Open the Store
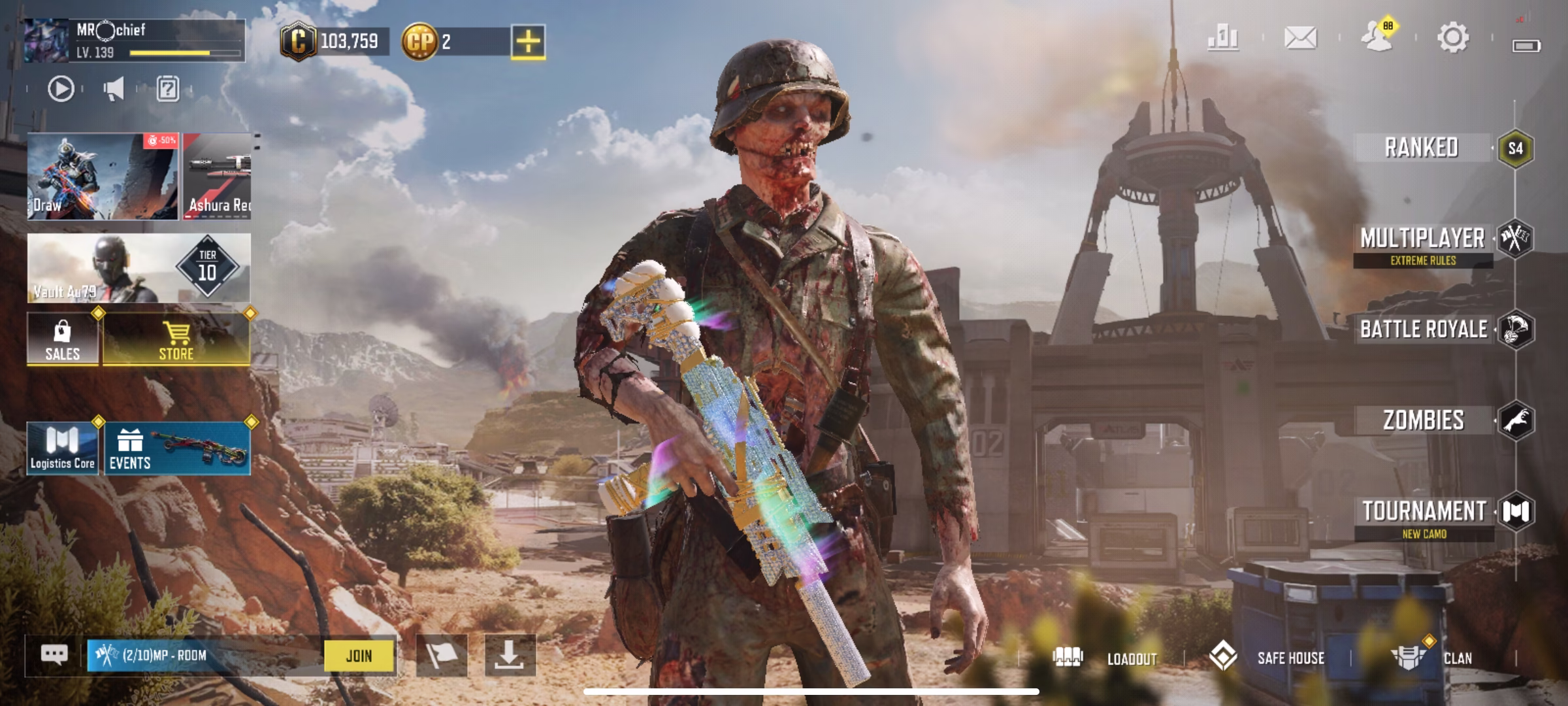 coord(176,339)
